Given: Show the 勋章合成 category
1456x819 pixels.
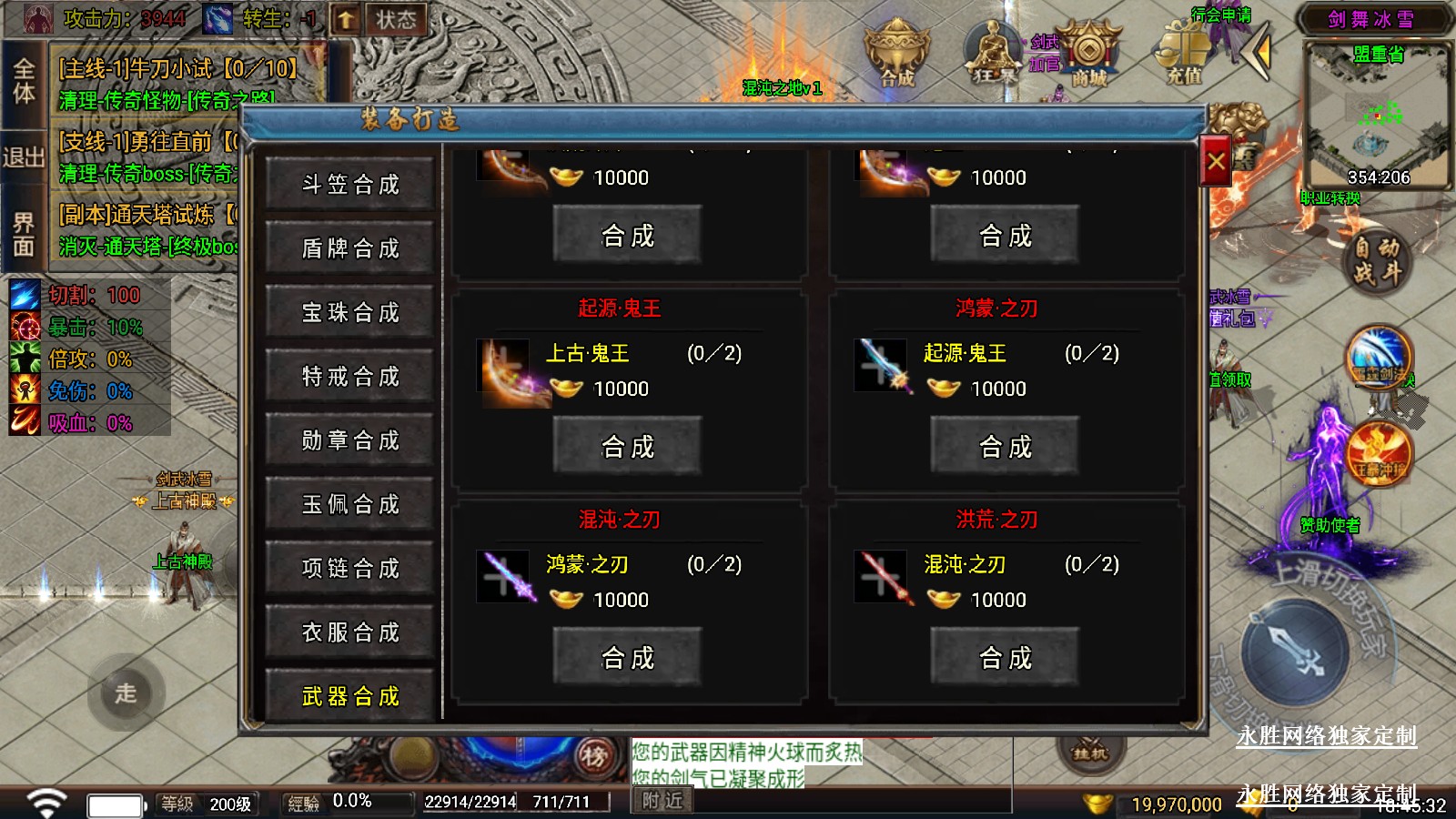Looking at the screenshot, I should pyautogui.click(x=350, y=440).
